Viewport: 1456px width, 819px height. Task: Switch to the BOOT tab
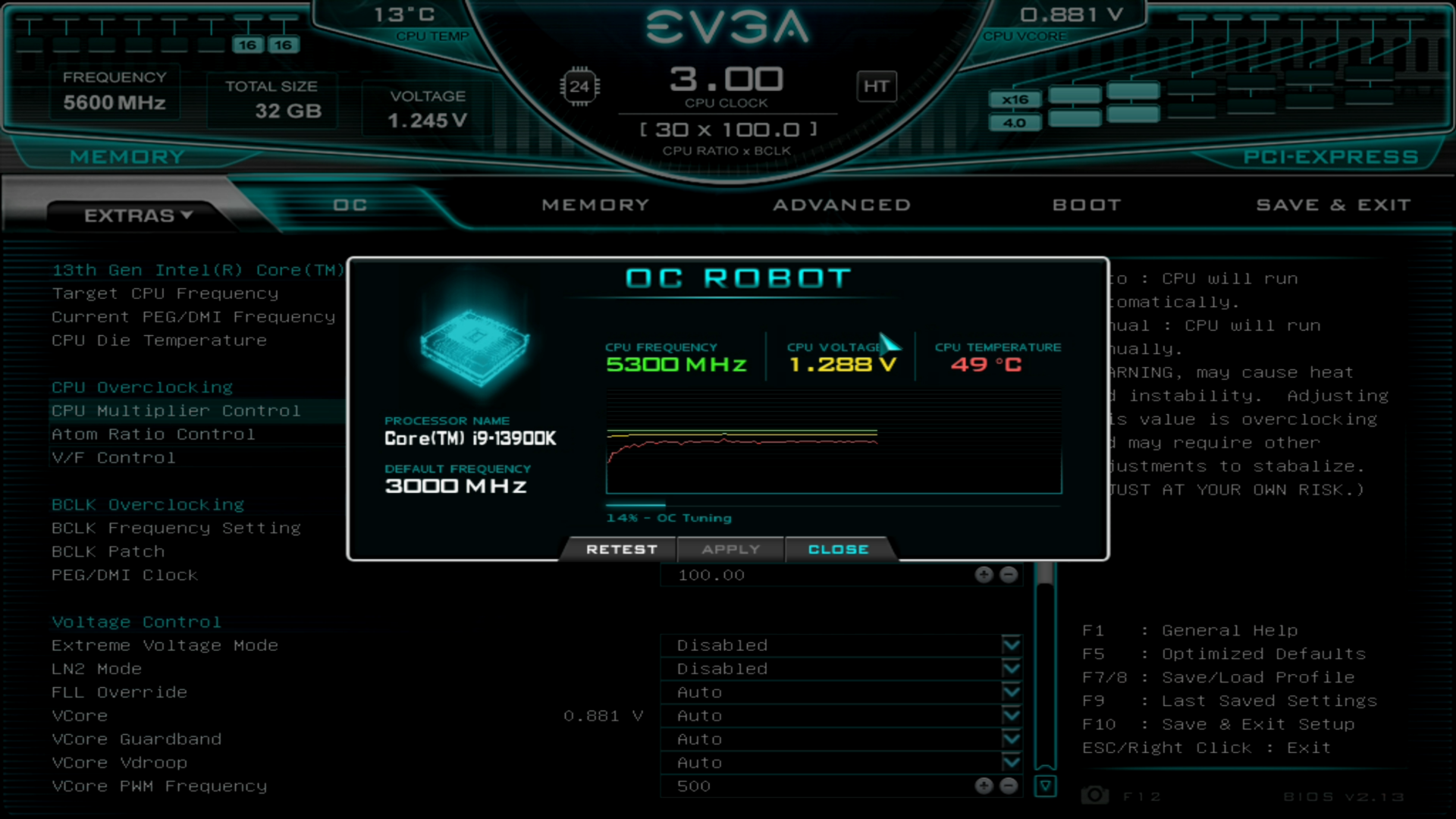point(1087,204)
